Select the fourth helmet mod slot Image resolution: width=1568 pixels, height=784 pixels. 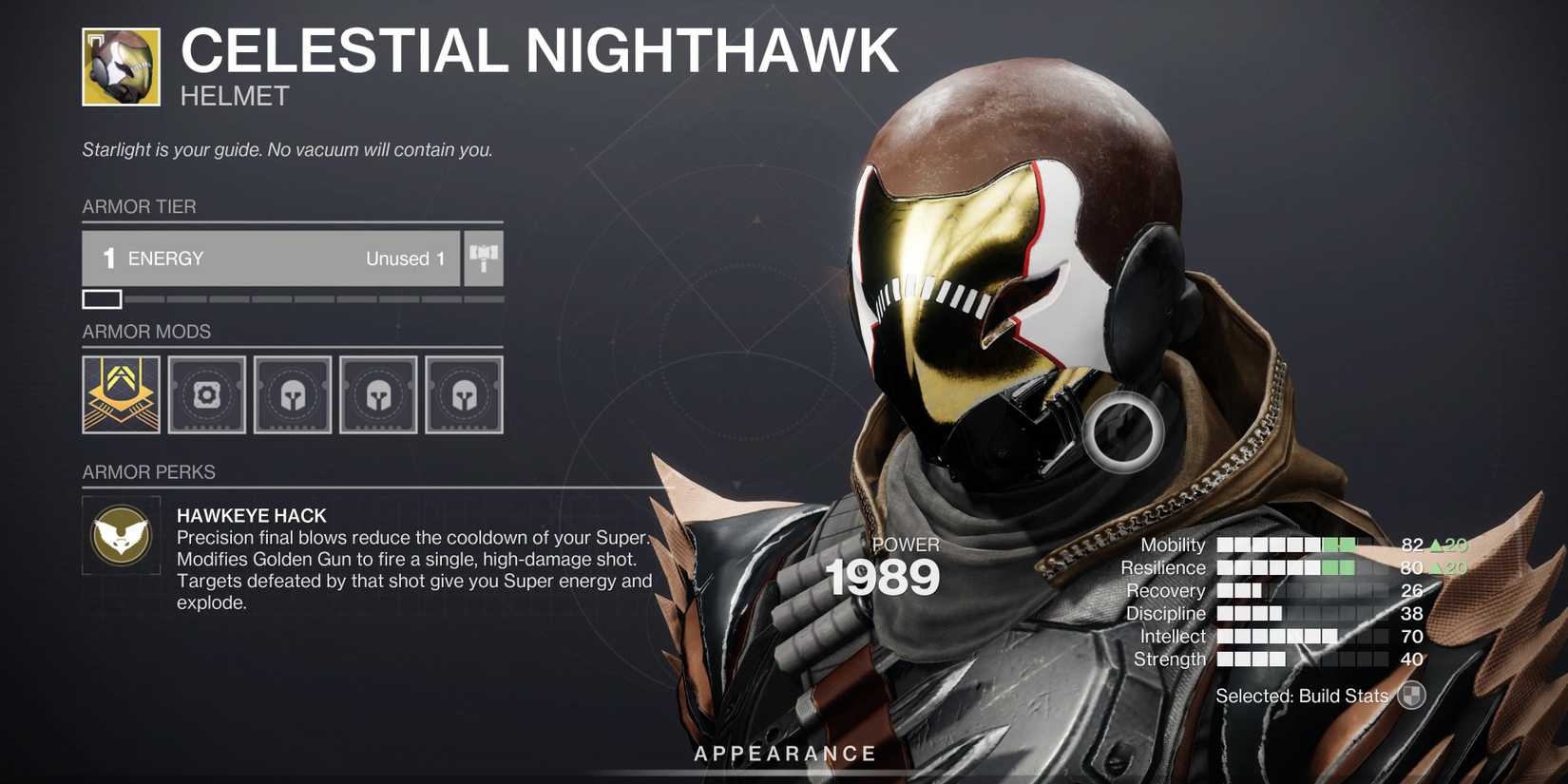point(463,395)
